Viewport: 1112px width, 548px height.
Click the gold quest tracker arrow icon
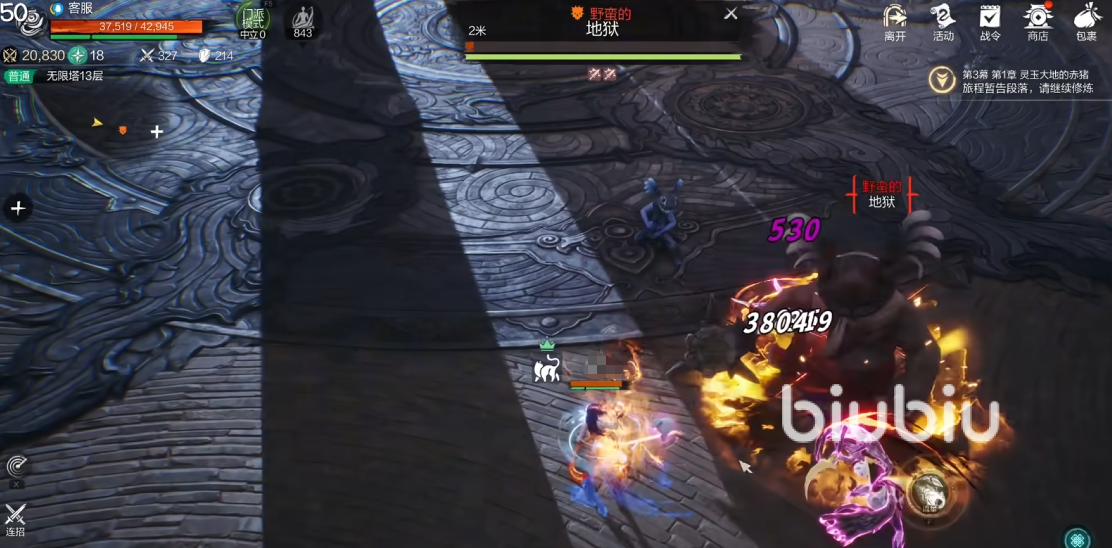coord(941,80)
